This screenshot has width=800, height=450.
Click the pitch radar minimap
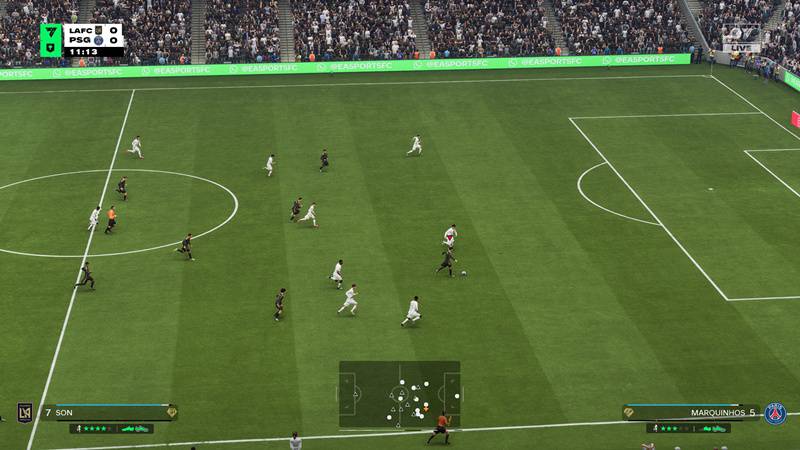(x=399, y=394)
